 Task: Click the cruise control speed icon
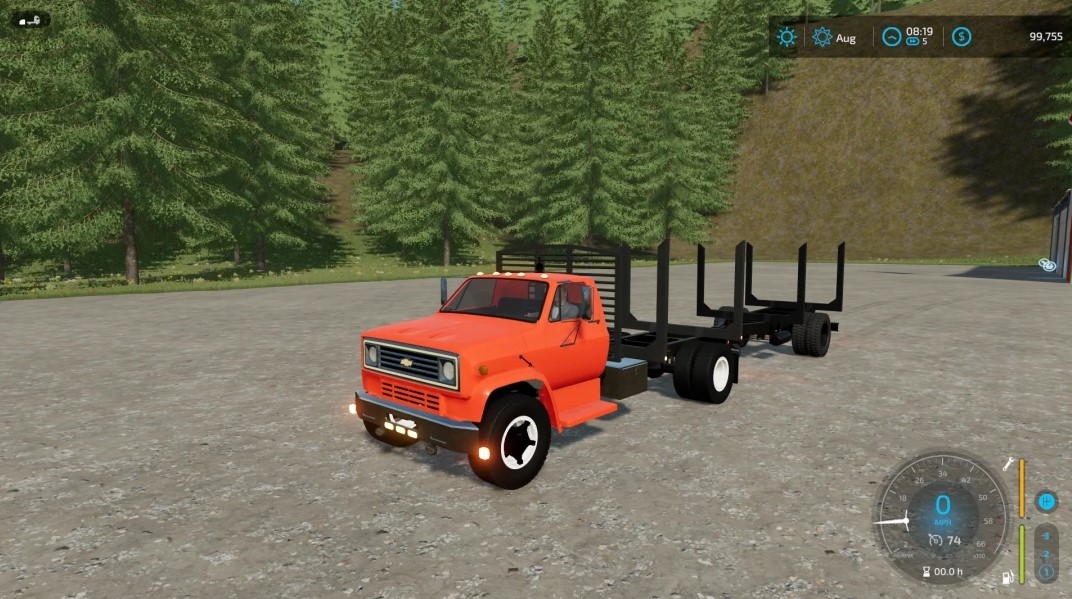coord(935,540)
